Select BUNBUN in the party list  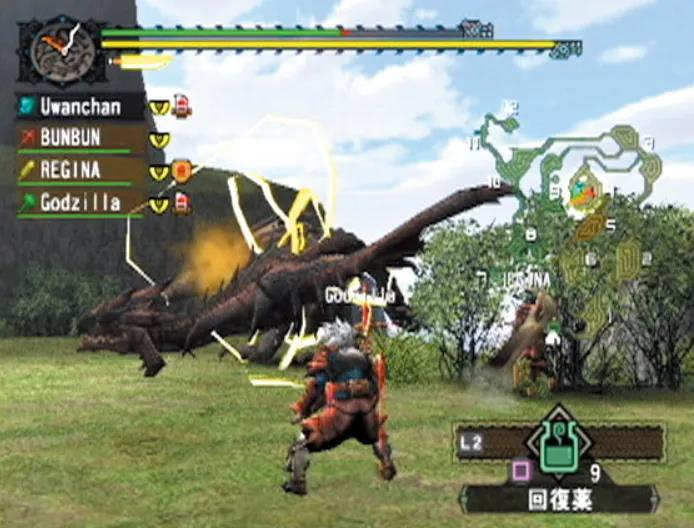point(80,138)
